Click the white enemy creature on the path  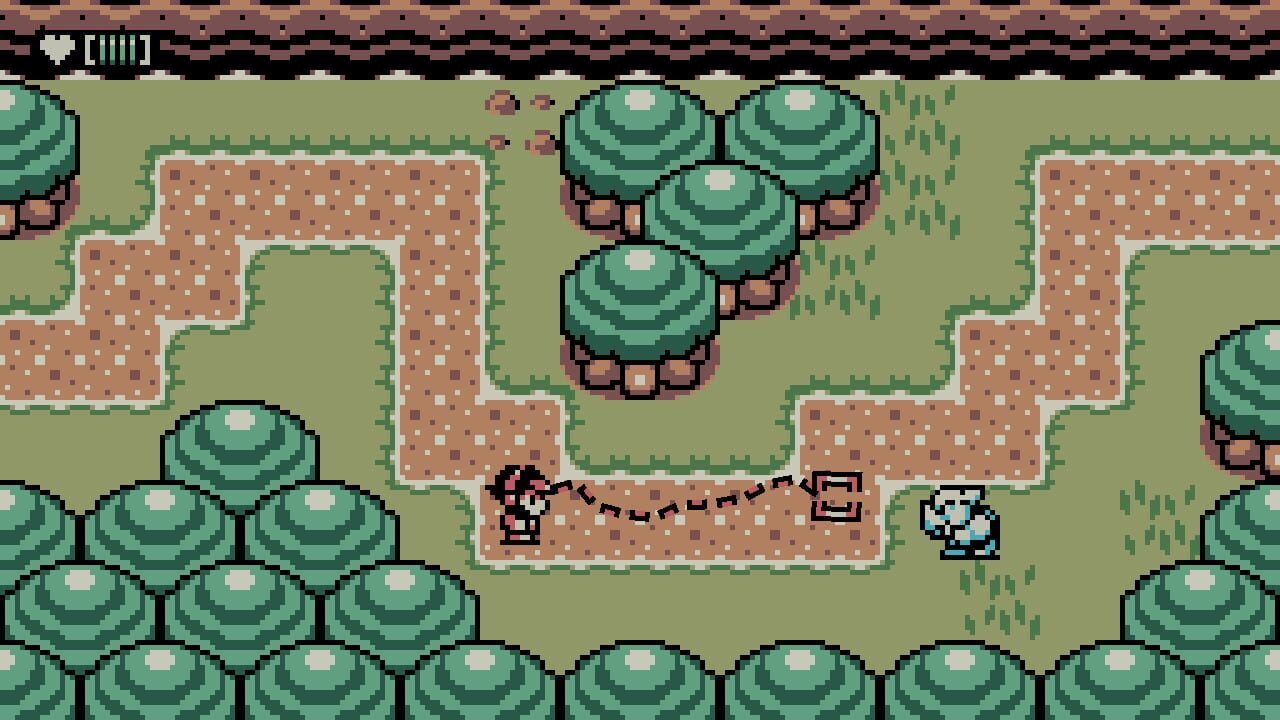[x=958, y=522]
